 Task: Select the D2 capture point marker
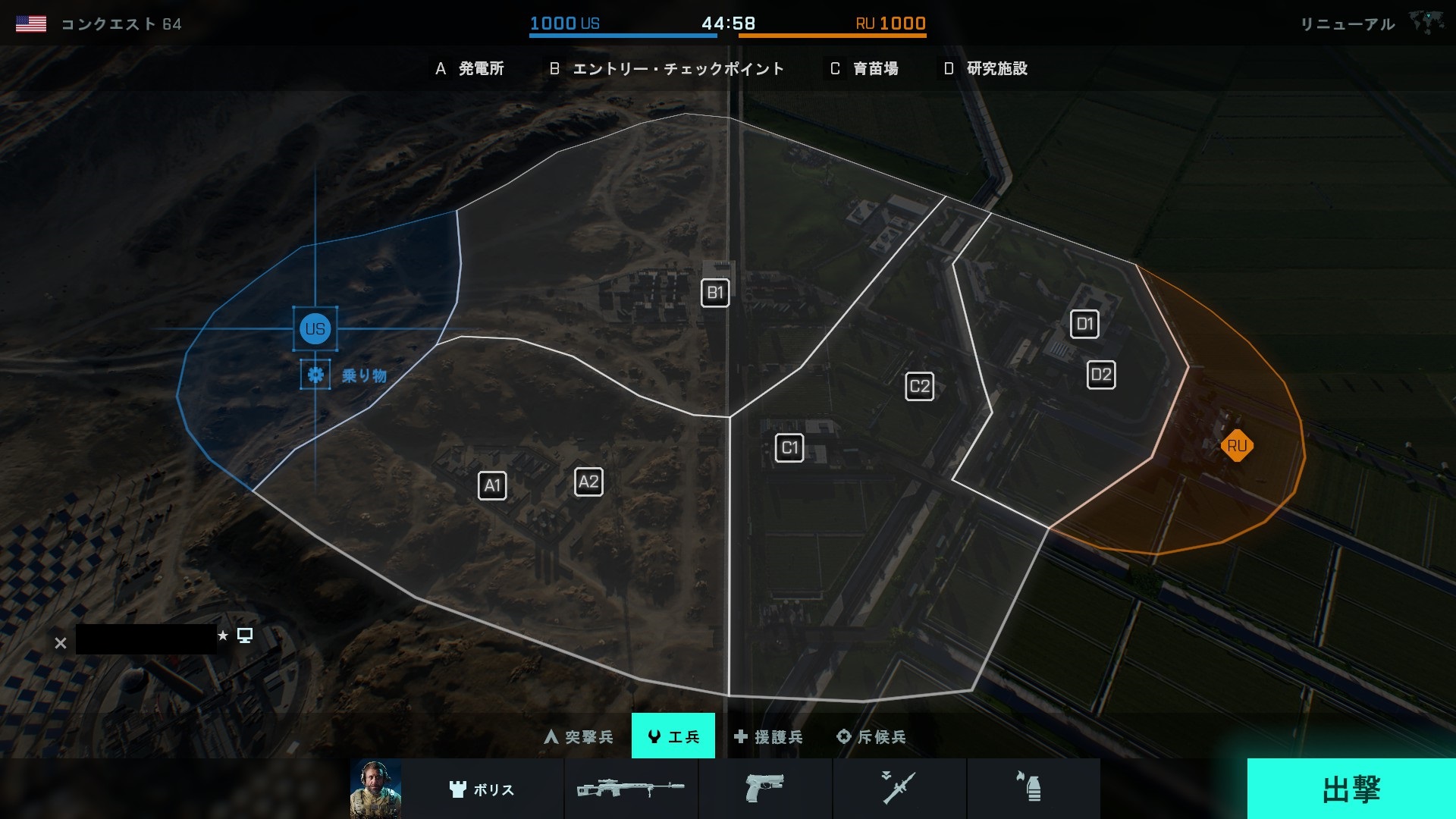tap(1101, 375)
